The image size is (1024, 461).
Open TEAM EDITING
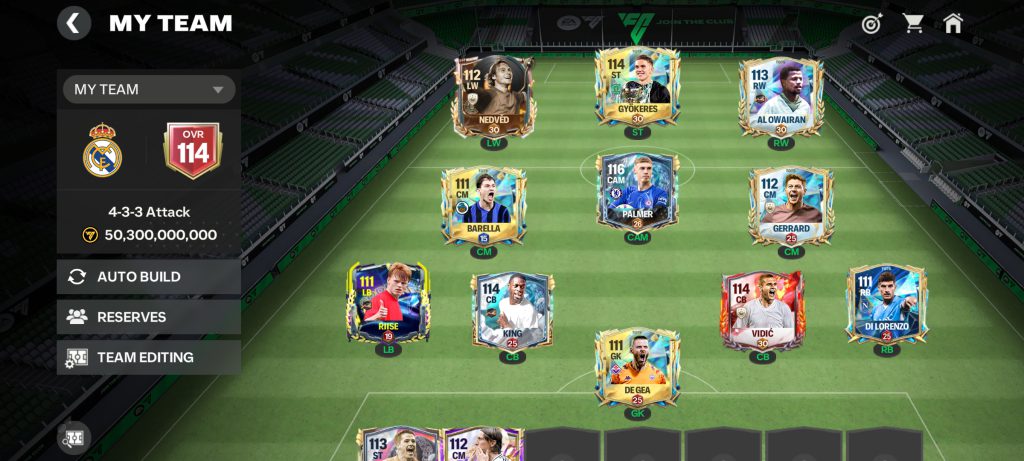149,357
